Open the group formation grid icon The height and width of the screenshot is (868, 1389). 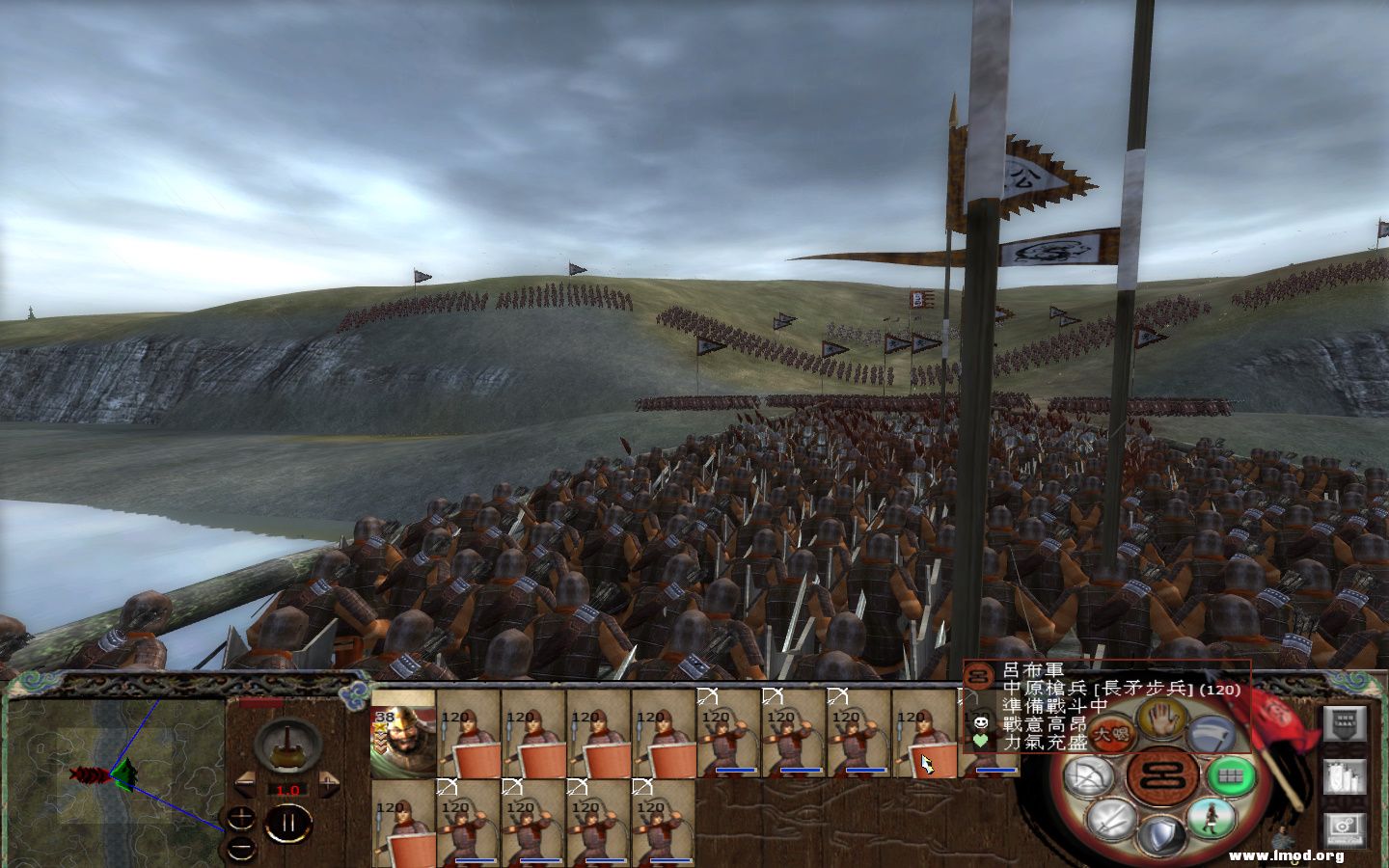click(1228, 775)
